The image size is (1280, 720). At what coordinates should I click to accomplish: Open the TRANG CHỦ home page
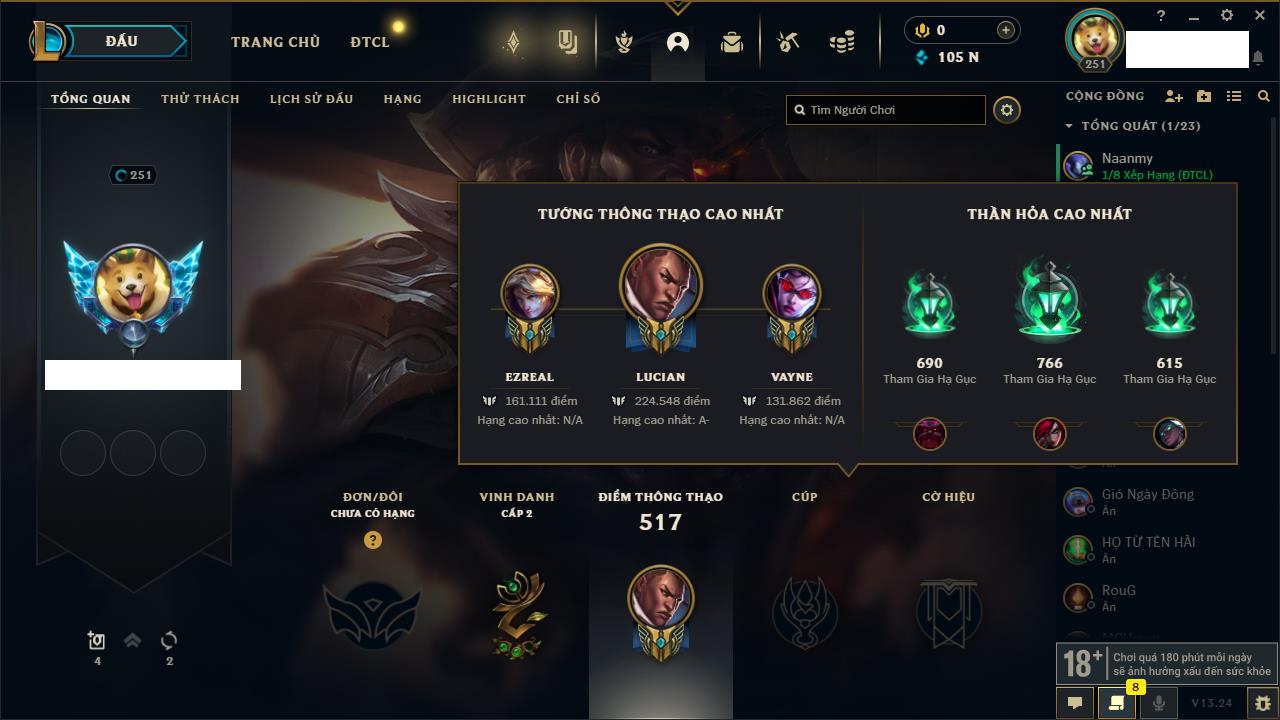(x=275, y=42)
